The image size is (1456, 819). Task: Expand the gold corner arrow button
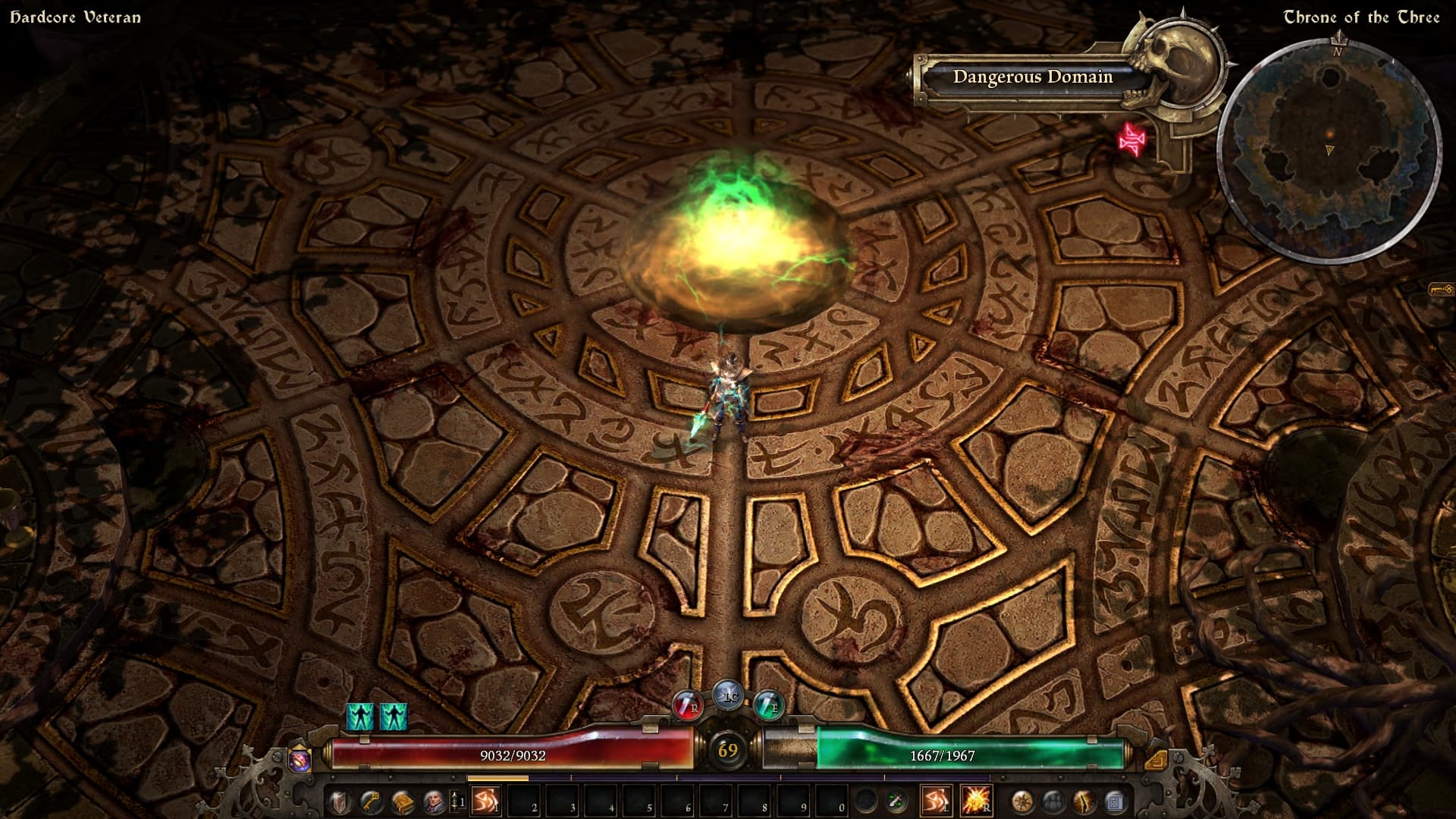coord(1156,759)
